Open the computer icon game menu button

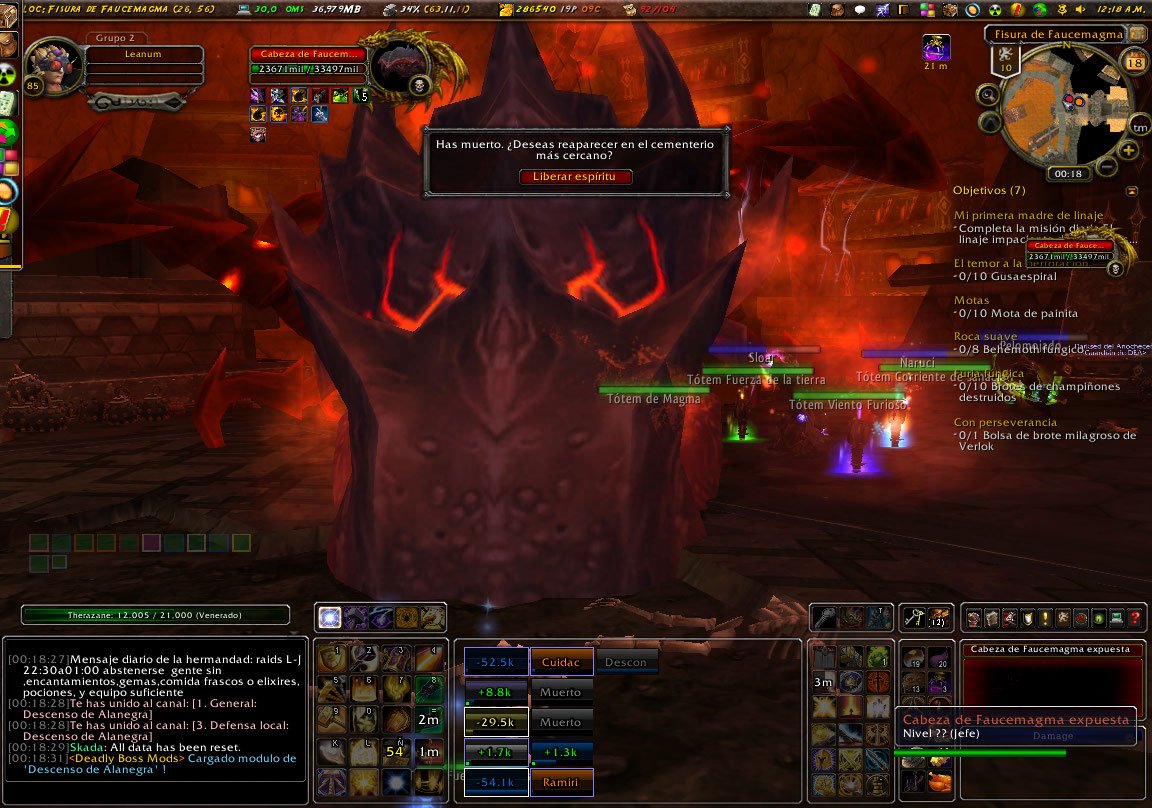pyautogui.click(x=1116, y=618)
